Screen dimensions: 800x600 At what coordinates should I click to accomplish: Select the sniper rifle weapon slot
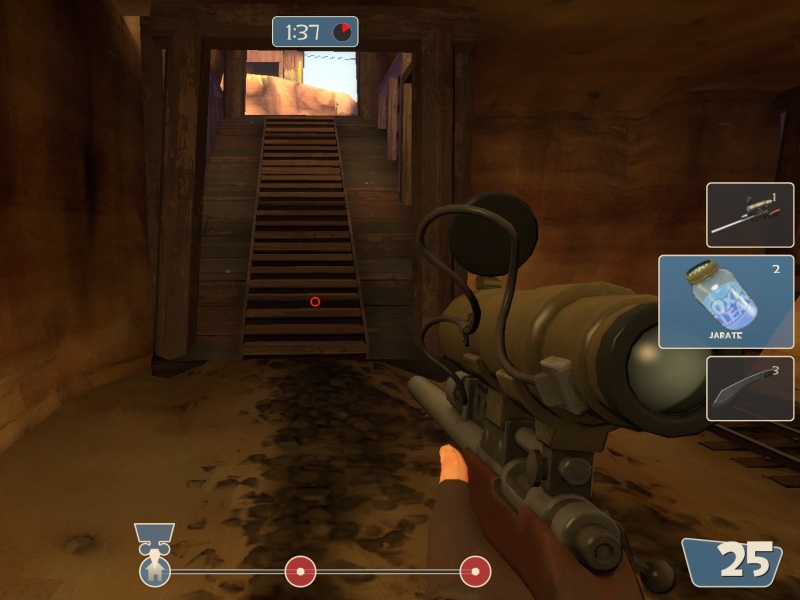[750, 215]
